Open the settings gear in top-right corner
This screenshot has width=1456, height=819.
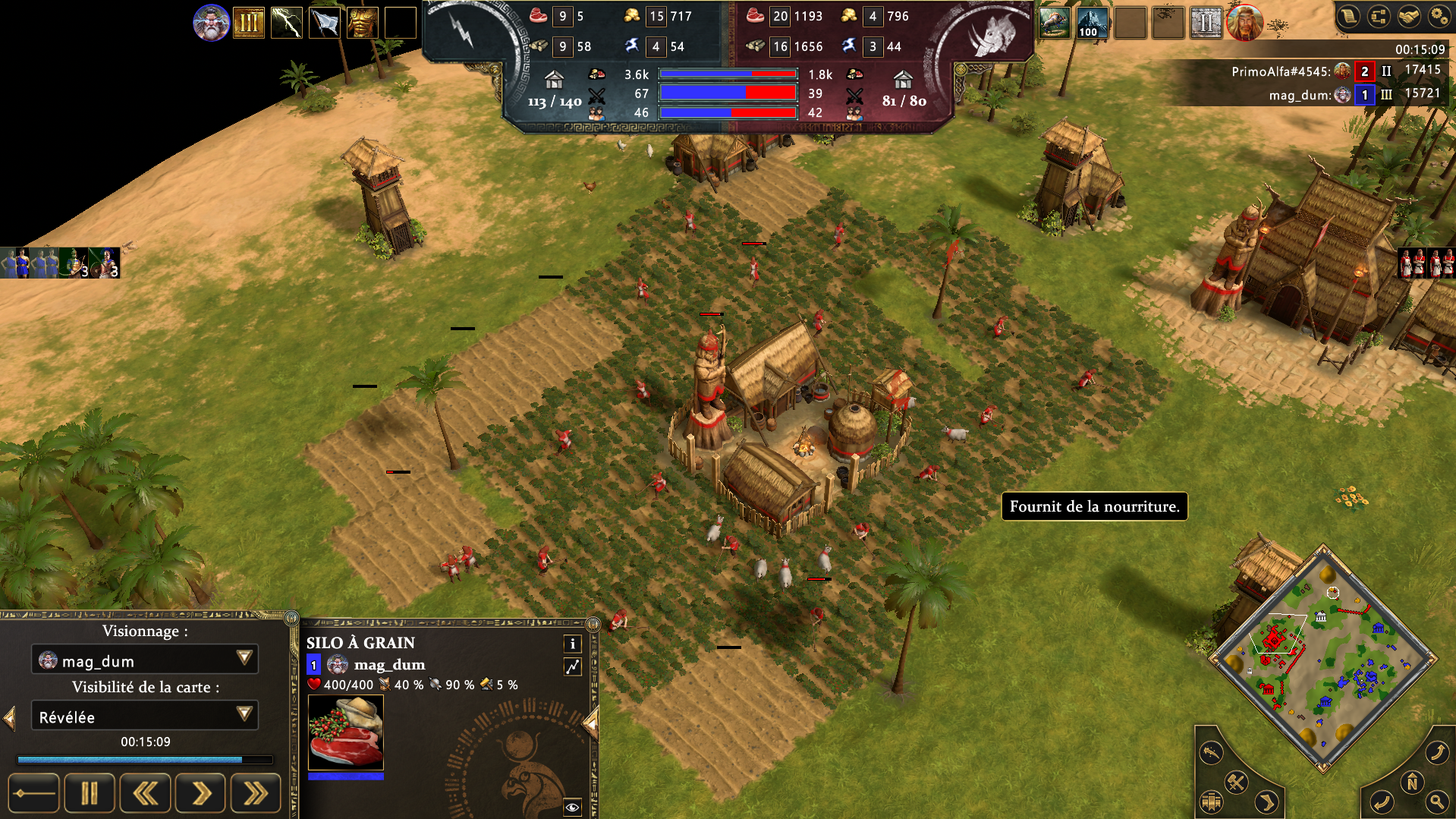pos(1439,17)
